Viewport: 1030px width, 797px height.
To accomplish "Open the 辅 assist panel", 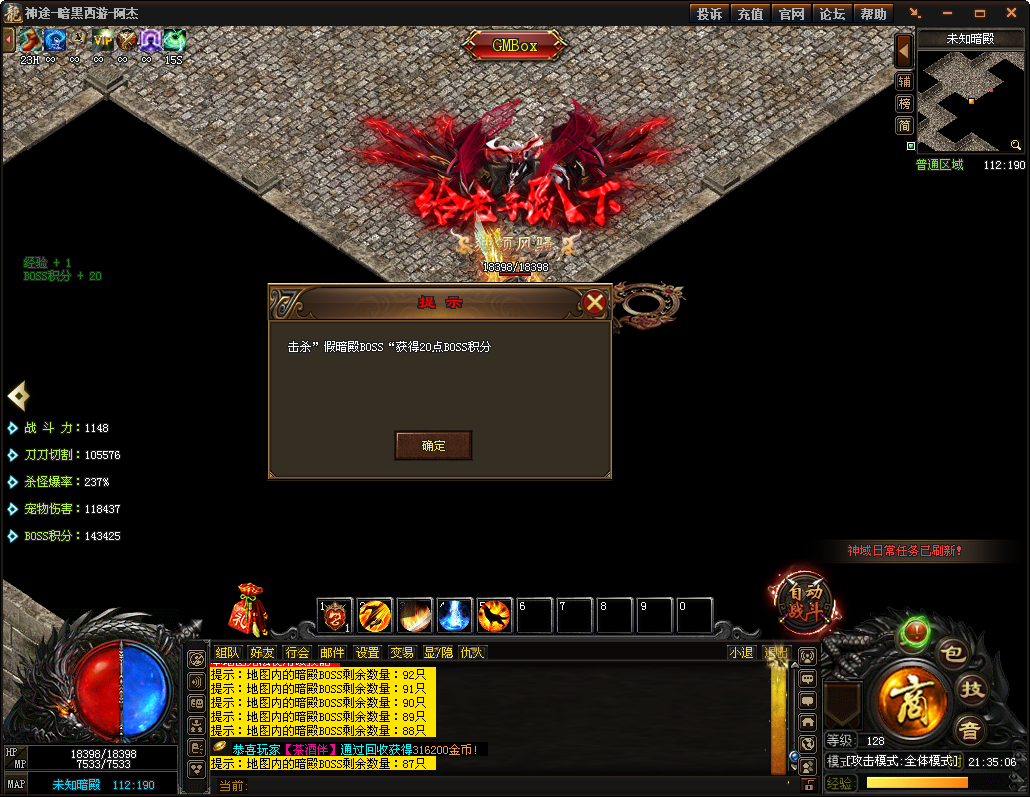I will 904,82.
